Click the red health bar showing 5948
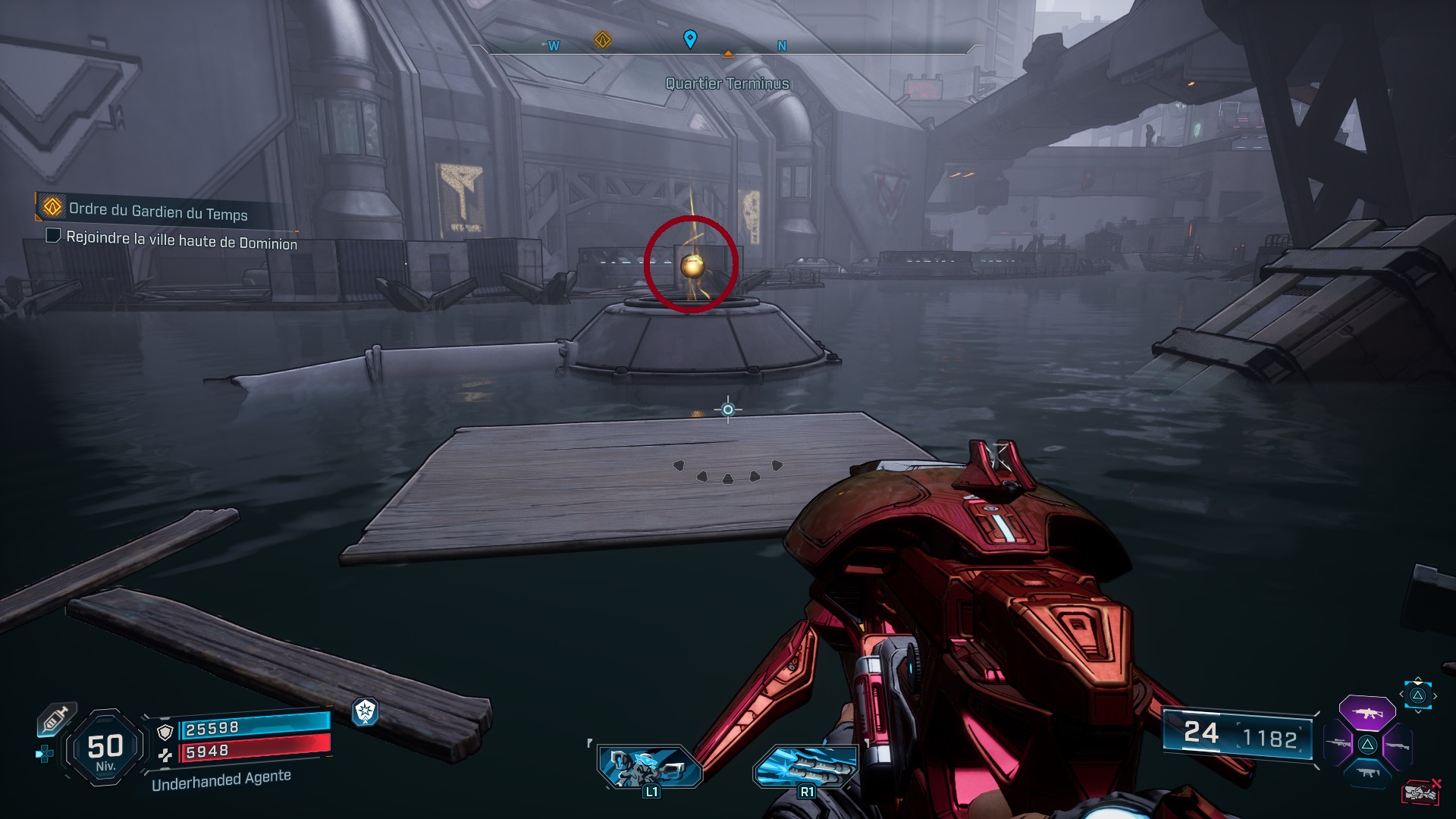 coord(250,752)
